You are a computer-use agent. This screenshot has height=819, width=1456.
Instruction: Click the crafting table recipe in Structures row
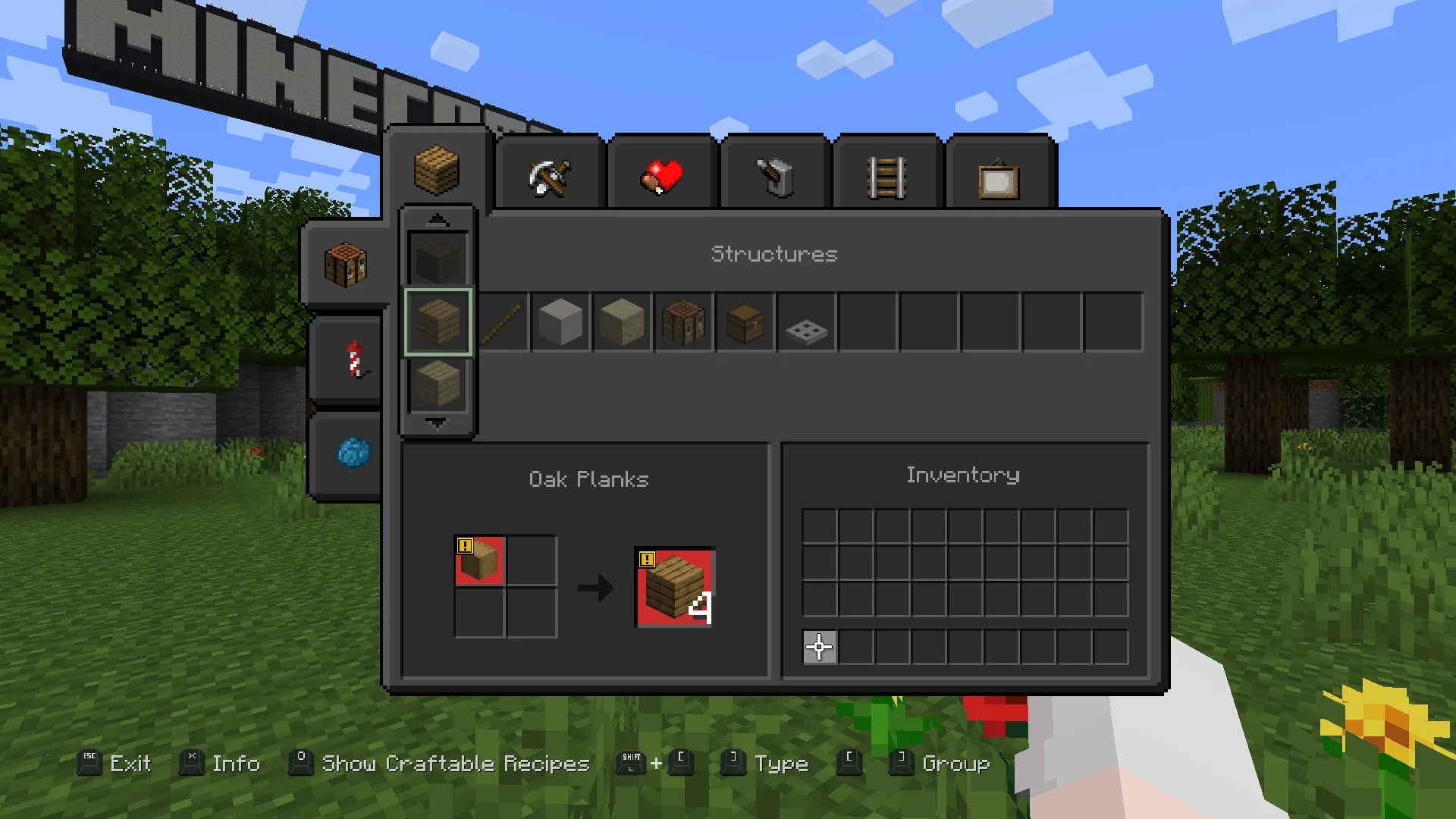coord(683,322)
